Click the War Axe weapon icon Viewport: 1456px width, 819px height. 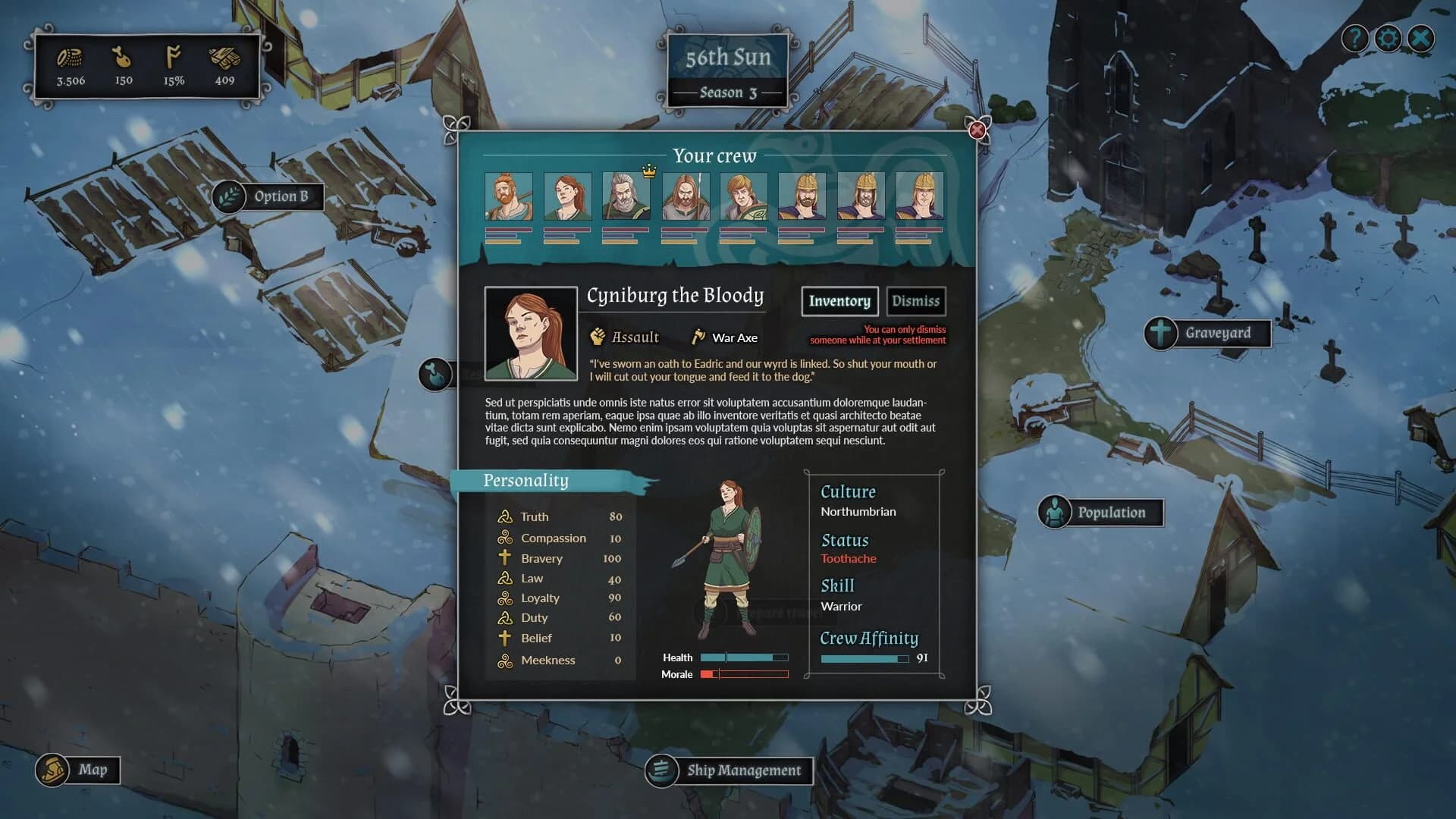[698, 336]
